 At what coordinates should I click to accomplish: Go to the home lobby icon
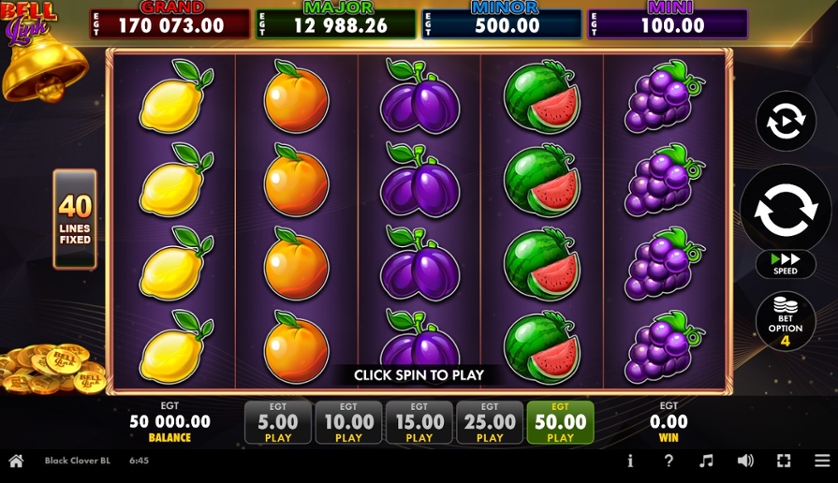[16, 461]
